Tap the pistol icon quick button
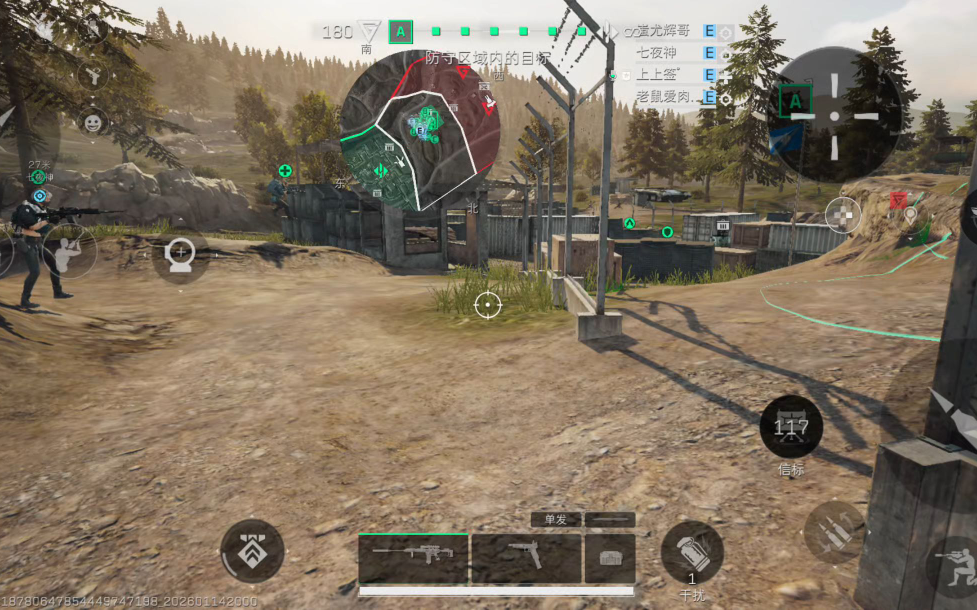977x610 pixels. (93, 74)
